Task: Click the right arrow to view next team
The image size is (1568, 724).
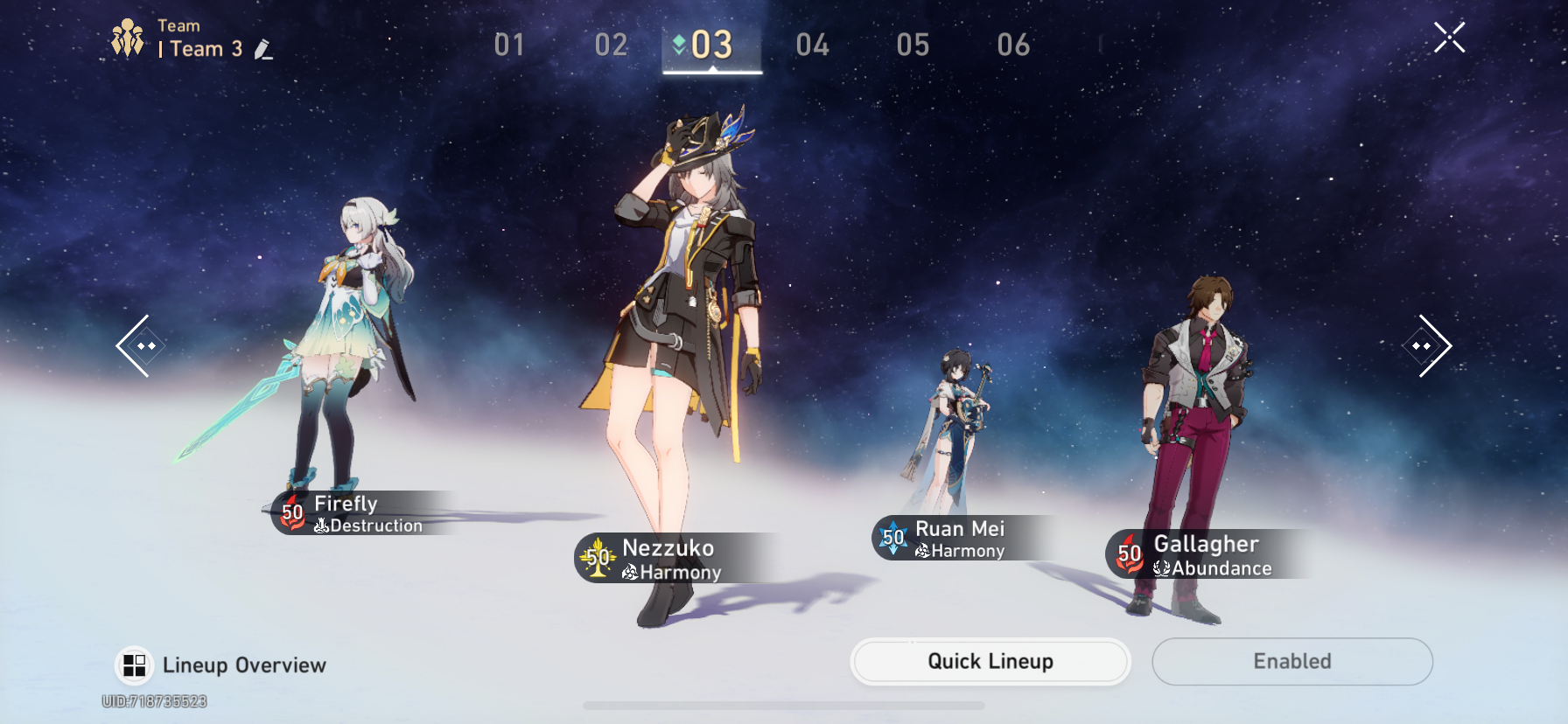Action: coord(1428,345)
